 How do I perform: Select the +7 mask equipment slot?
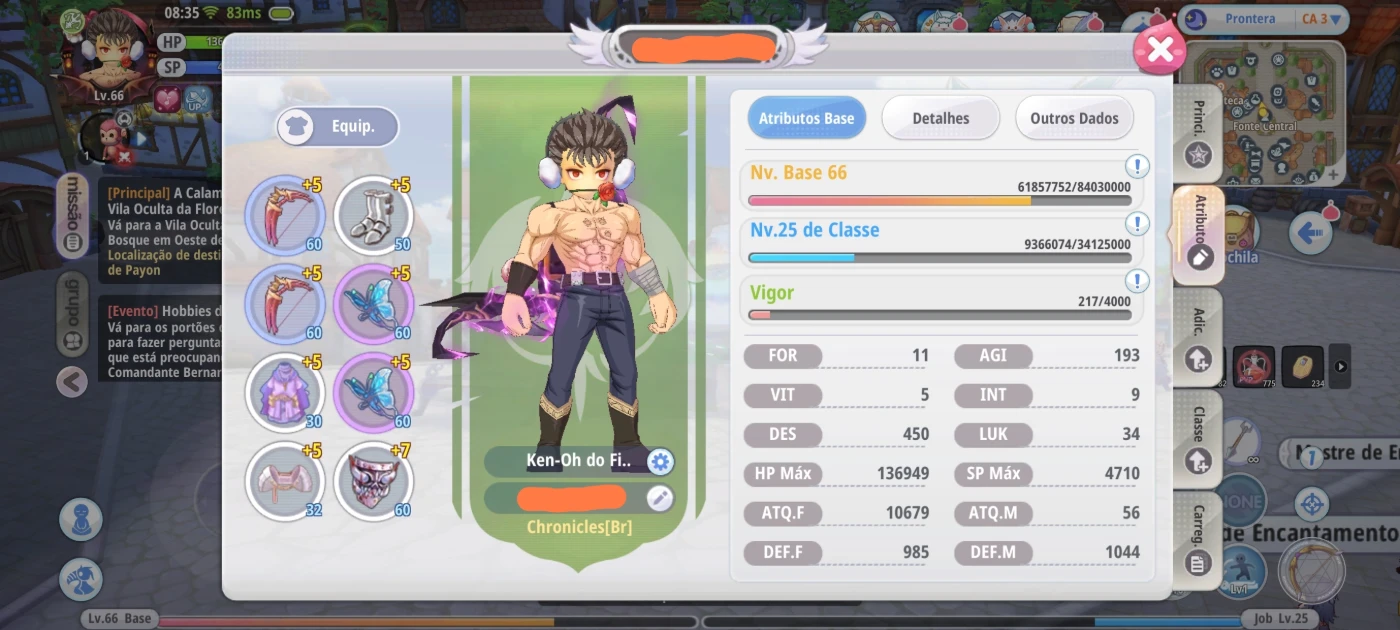[x=373, y=481]
